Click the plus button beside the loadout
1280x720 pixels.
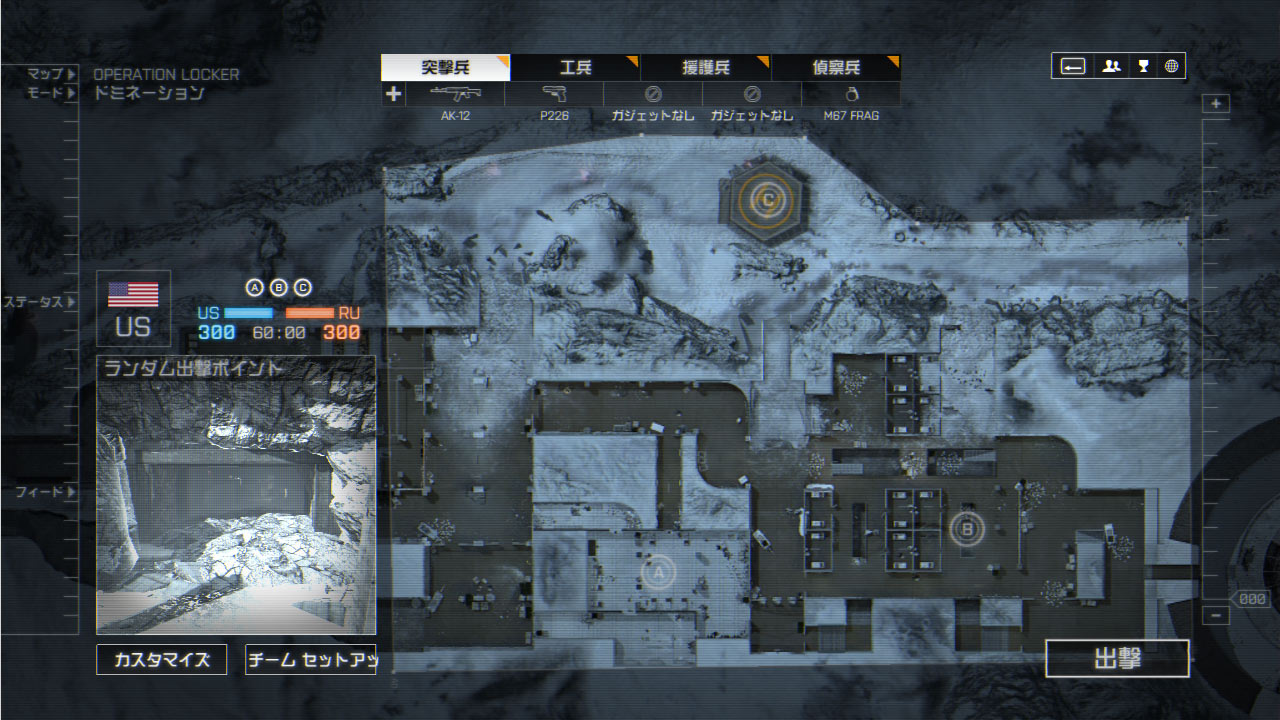point(393,94)
